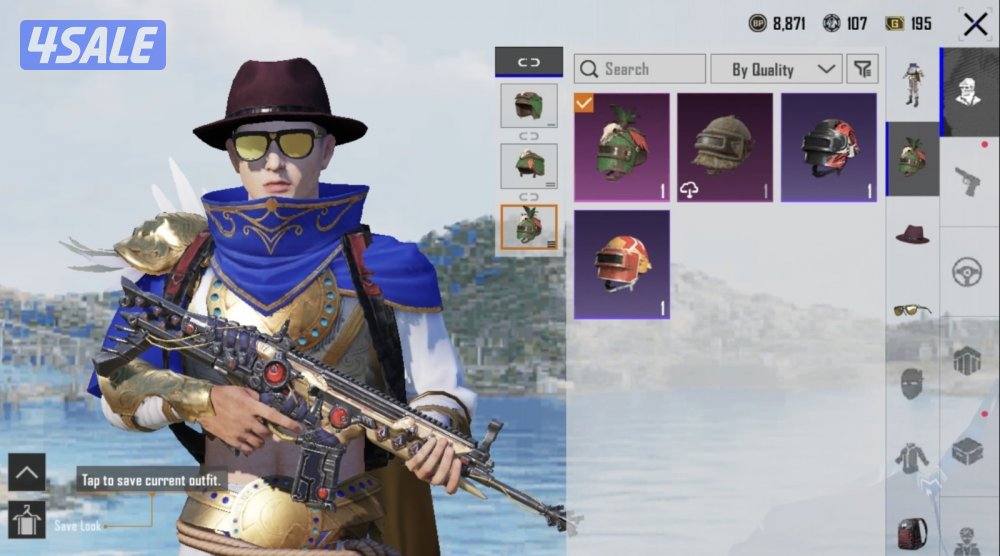1000x556 pixels.
Task: Open the pistol weapon skins tab
Action: pos(967,182)
